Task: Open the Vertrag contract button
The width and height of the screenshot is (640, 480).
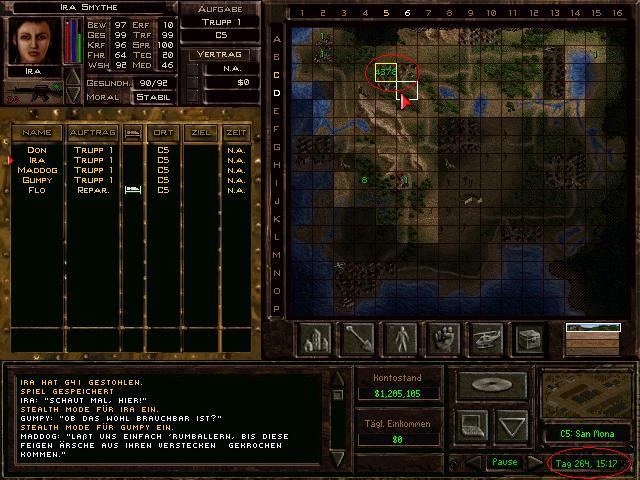Action: point(221,53)
